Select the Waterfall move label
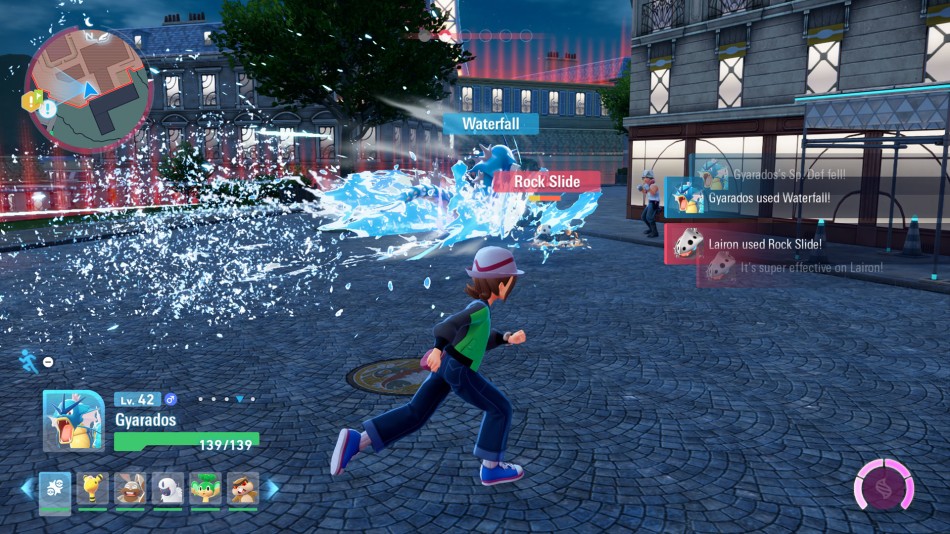The height and width of the screenshot is (534, 950). [x=491, y=124]
